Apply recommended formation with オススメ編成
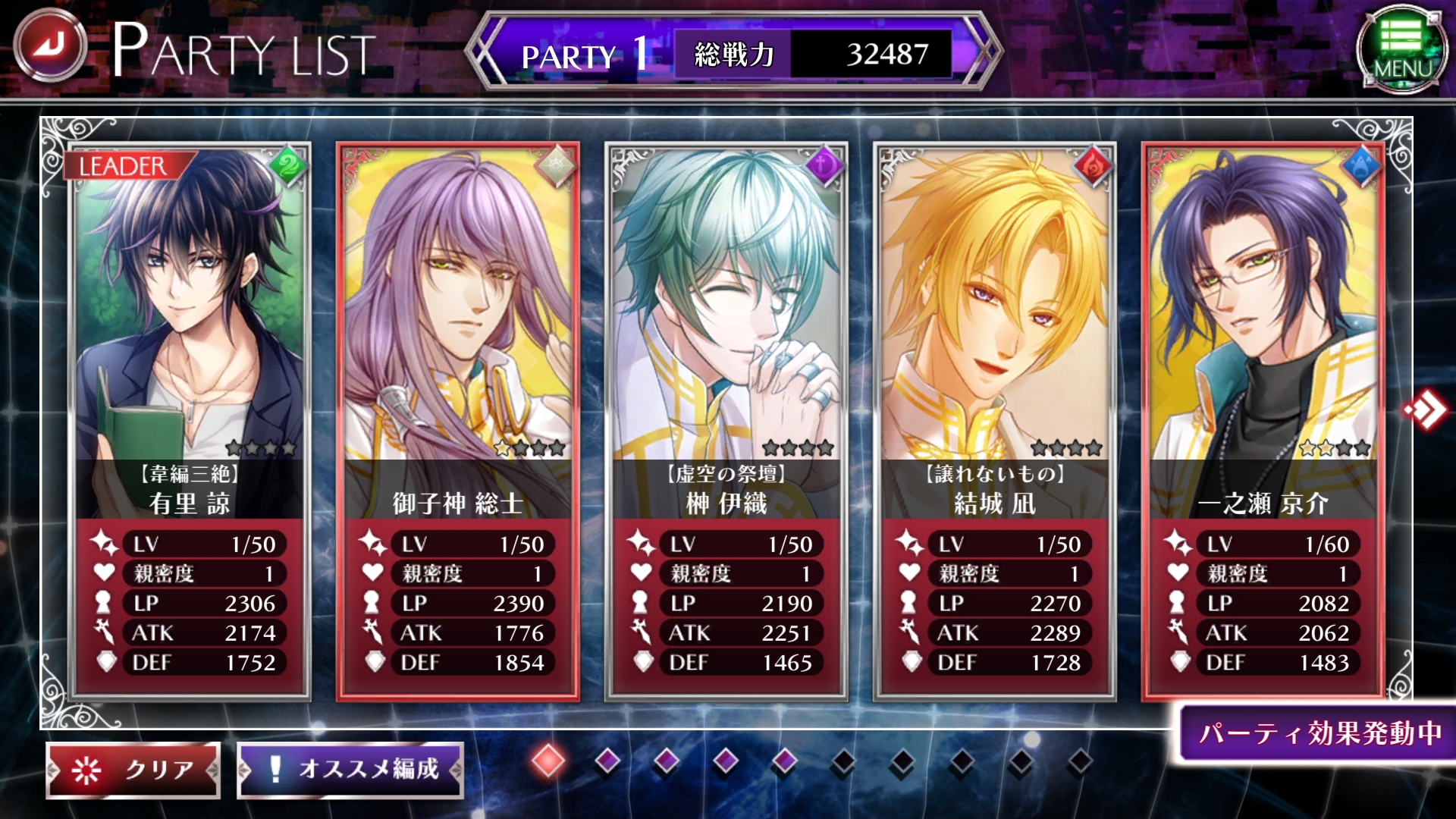Screen dimensions: 1456x819 tap(350, 770)
